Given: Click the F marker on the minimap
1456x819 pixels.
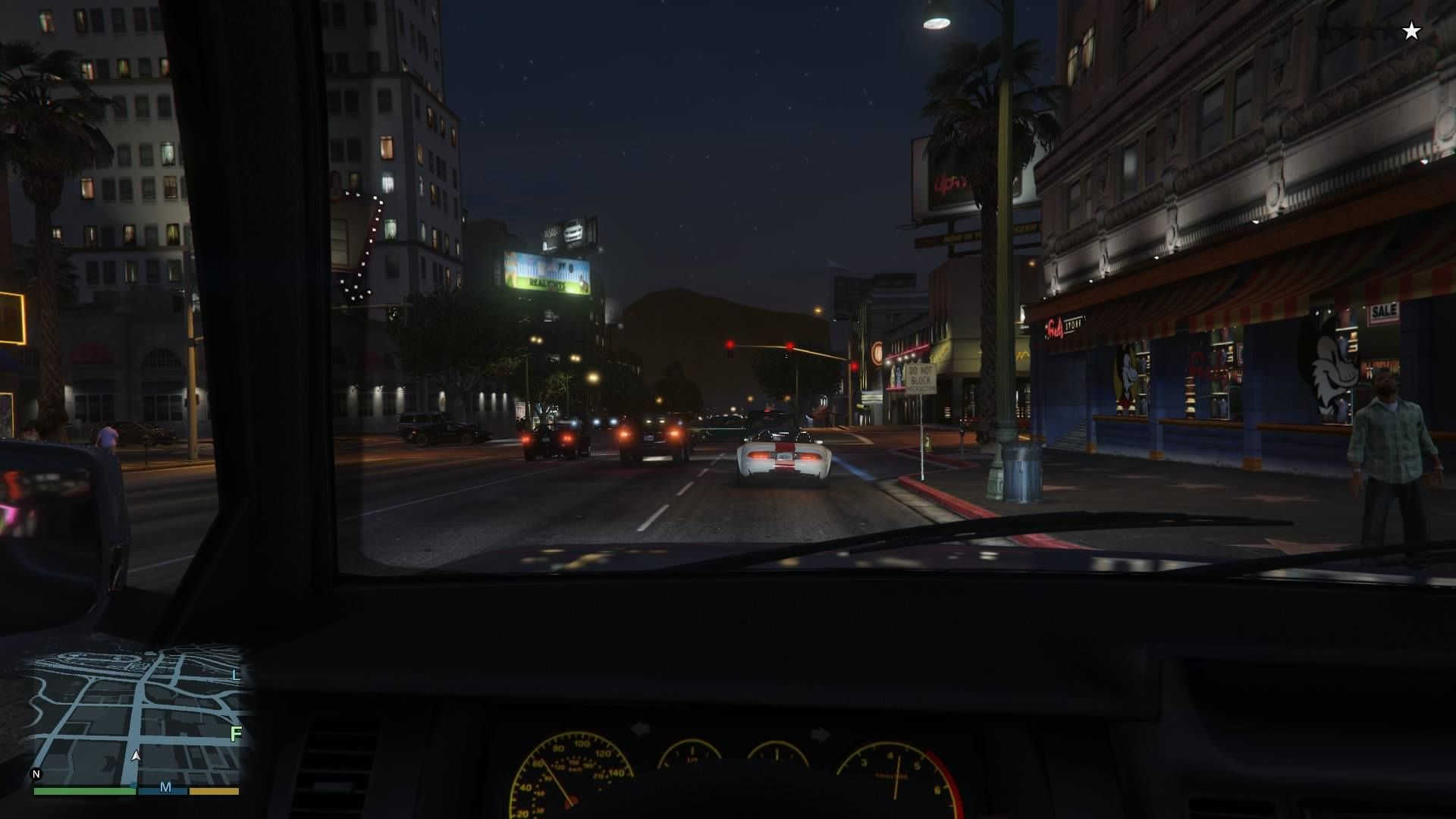Looking at the screenshot, I should pos(236,734).
